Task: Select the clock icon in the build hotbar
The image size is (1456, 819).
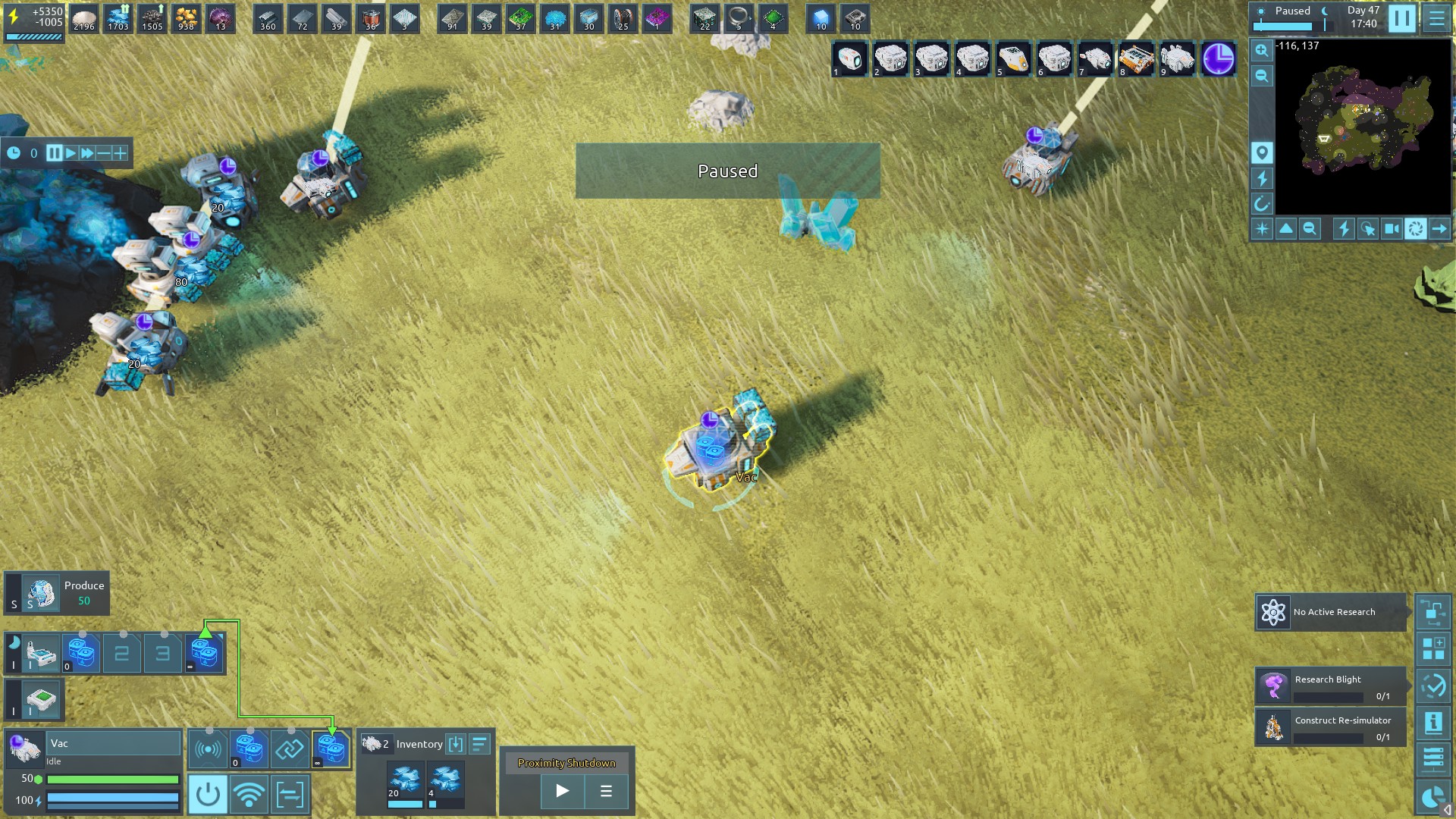Action: point(1218,59)
